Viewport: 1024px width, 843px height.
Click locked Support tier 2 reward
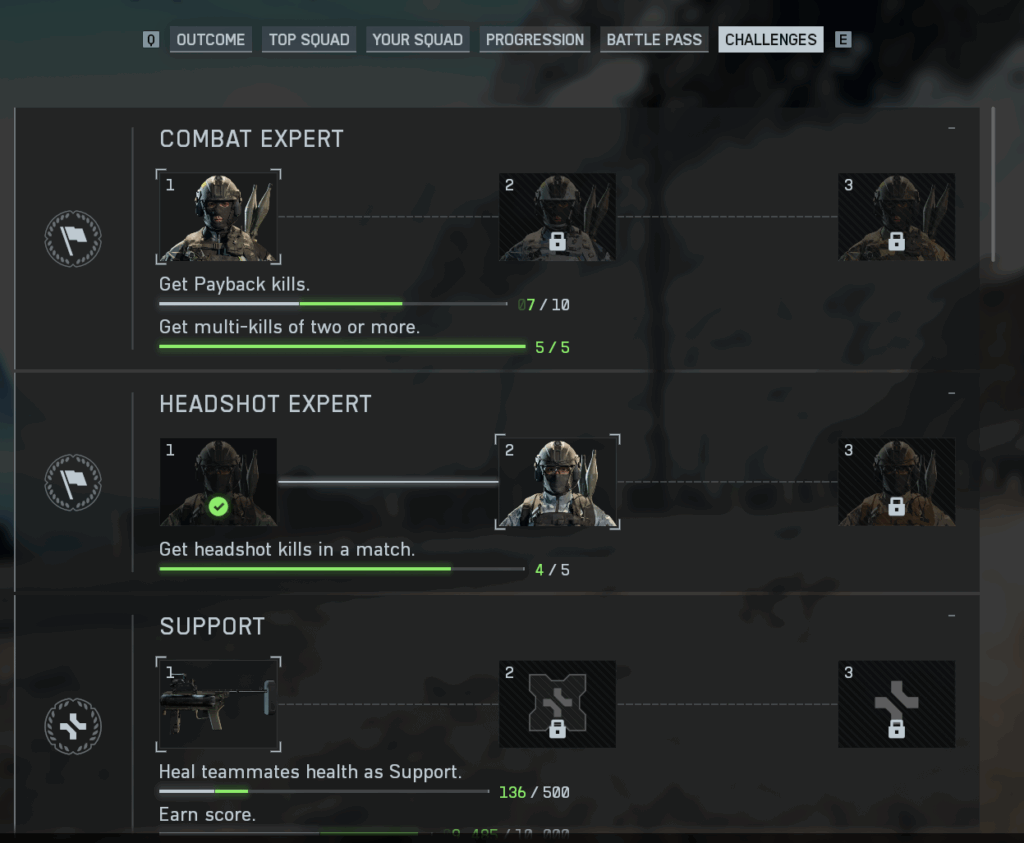557,704
